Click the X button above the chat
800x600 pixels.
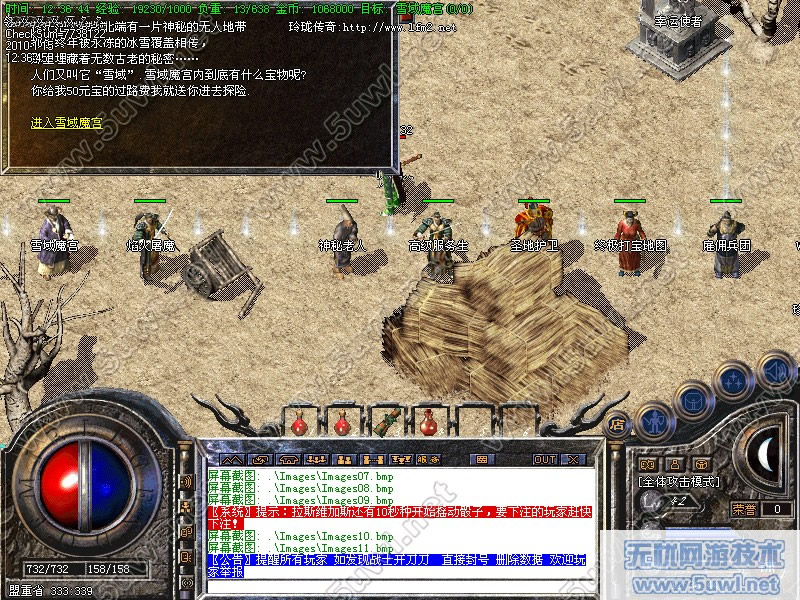coord(573,459)
